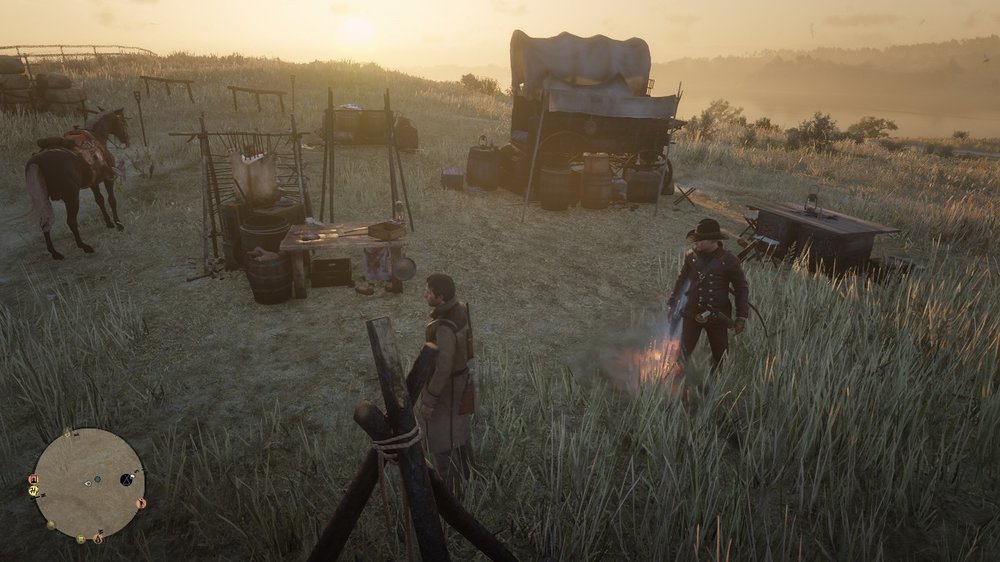This screenshot has height=562, width=1000.
Task: Select the black camp tent marker on minimap
Action: coord(126,480)
